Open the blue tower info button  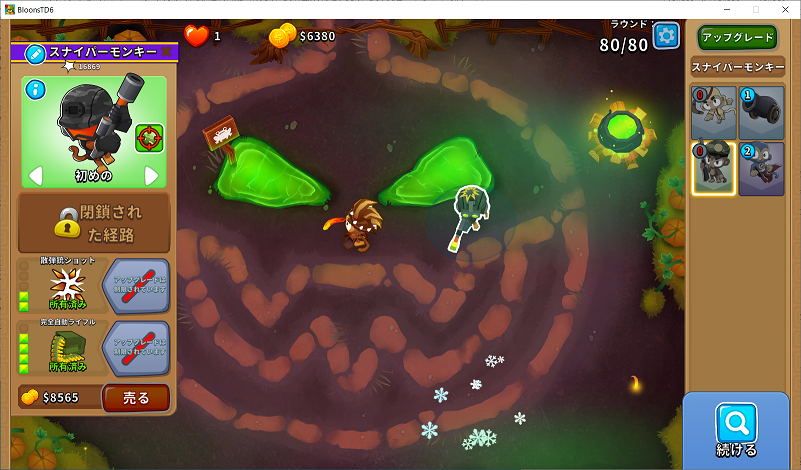(36, 90)
